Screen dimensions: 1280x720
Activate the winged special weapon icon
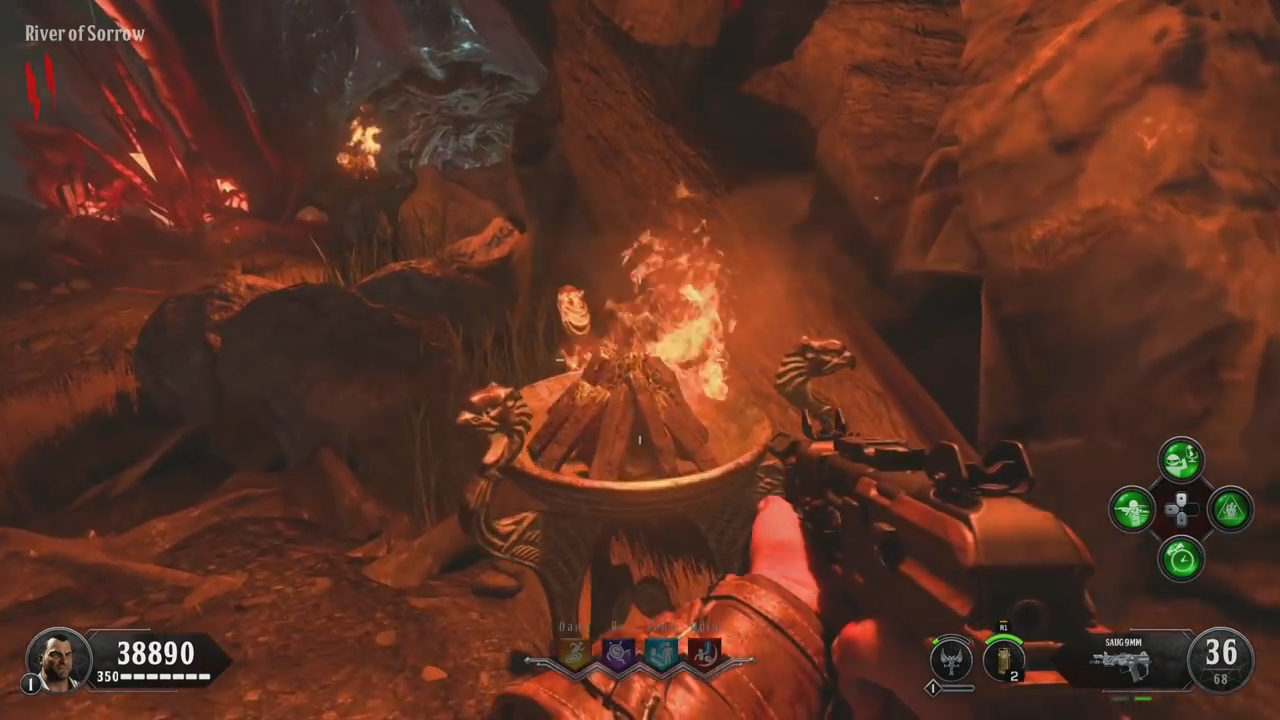click(951, 659)
